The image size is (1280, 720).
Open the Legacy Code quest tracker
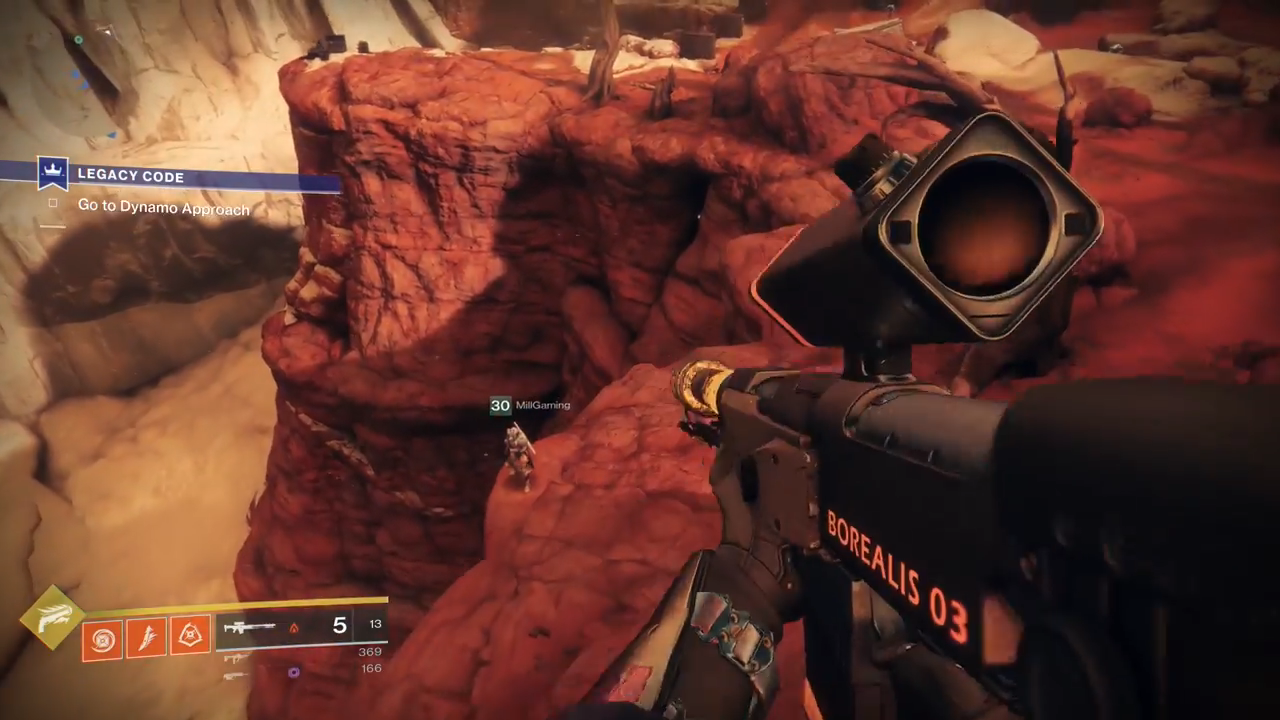point(130,176)
